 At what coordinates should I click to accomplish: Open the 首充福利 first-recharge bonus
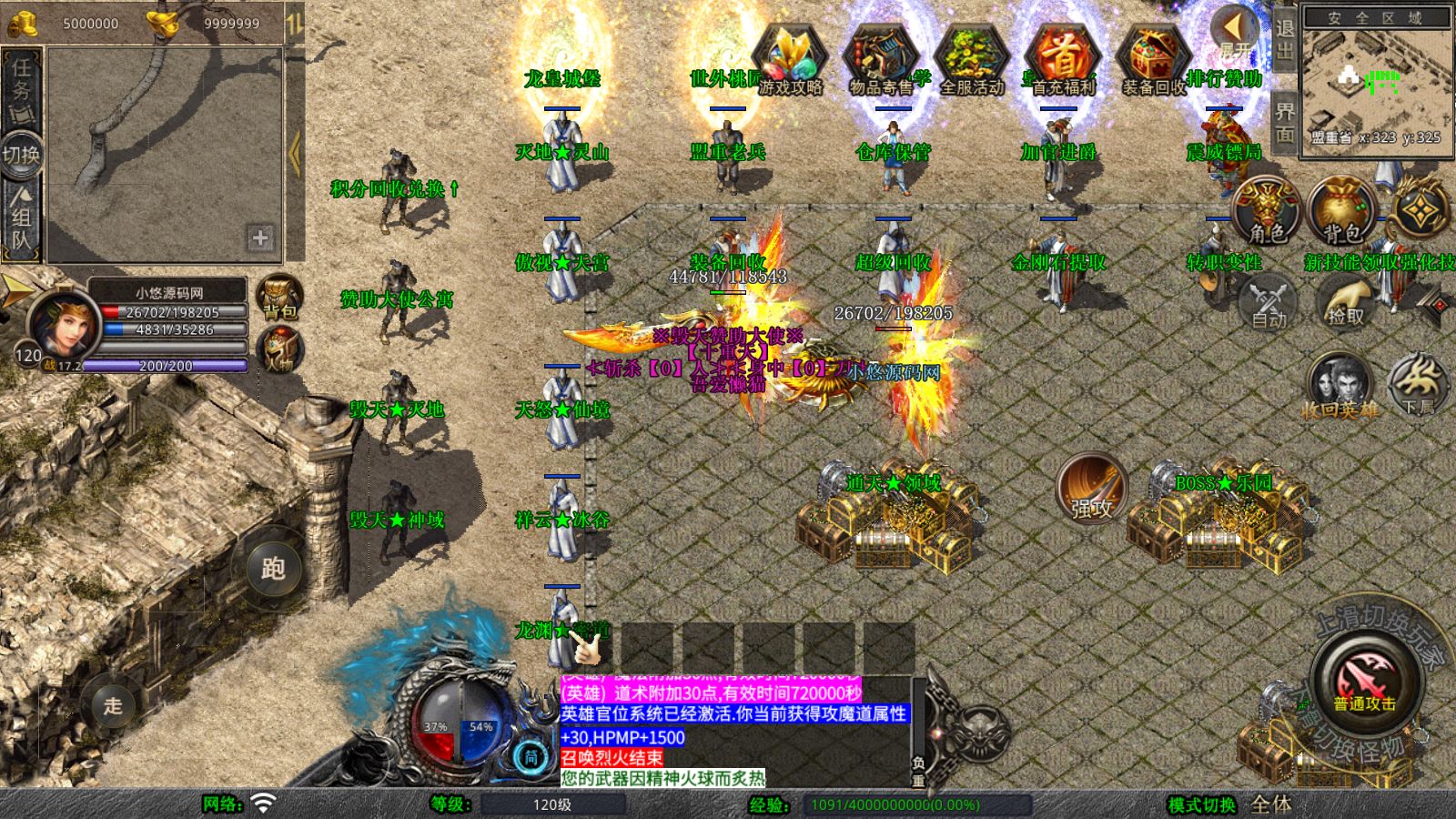point(1062,60)
